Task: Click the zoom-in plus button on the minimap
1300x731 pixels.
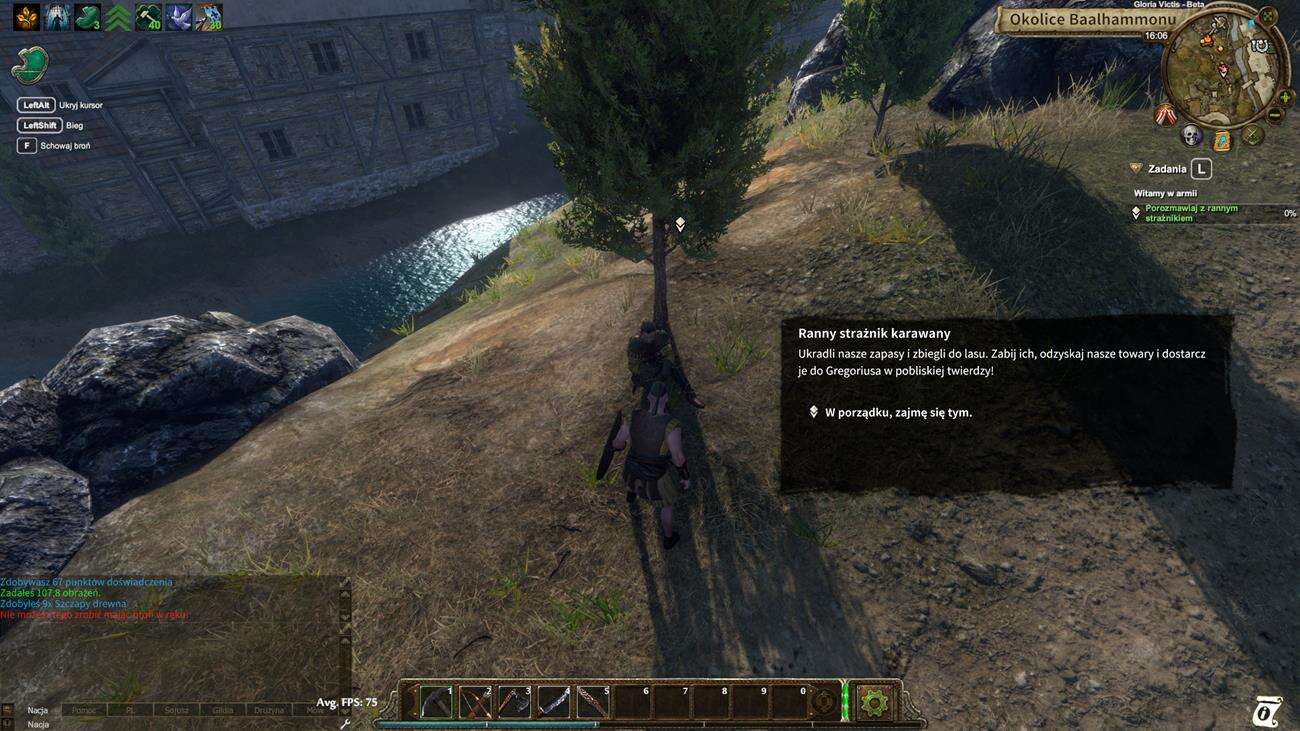Action: 1285,98
